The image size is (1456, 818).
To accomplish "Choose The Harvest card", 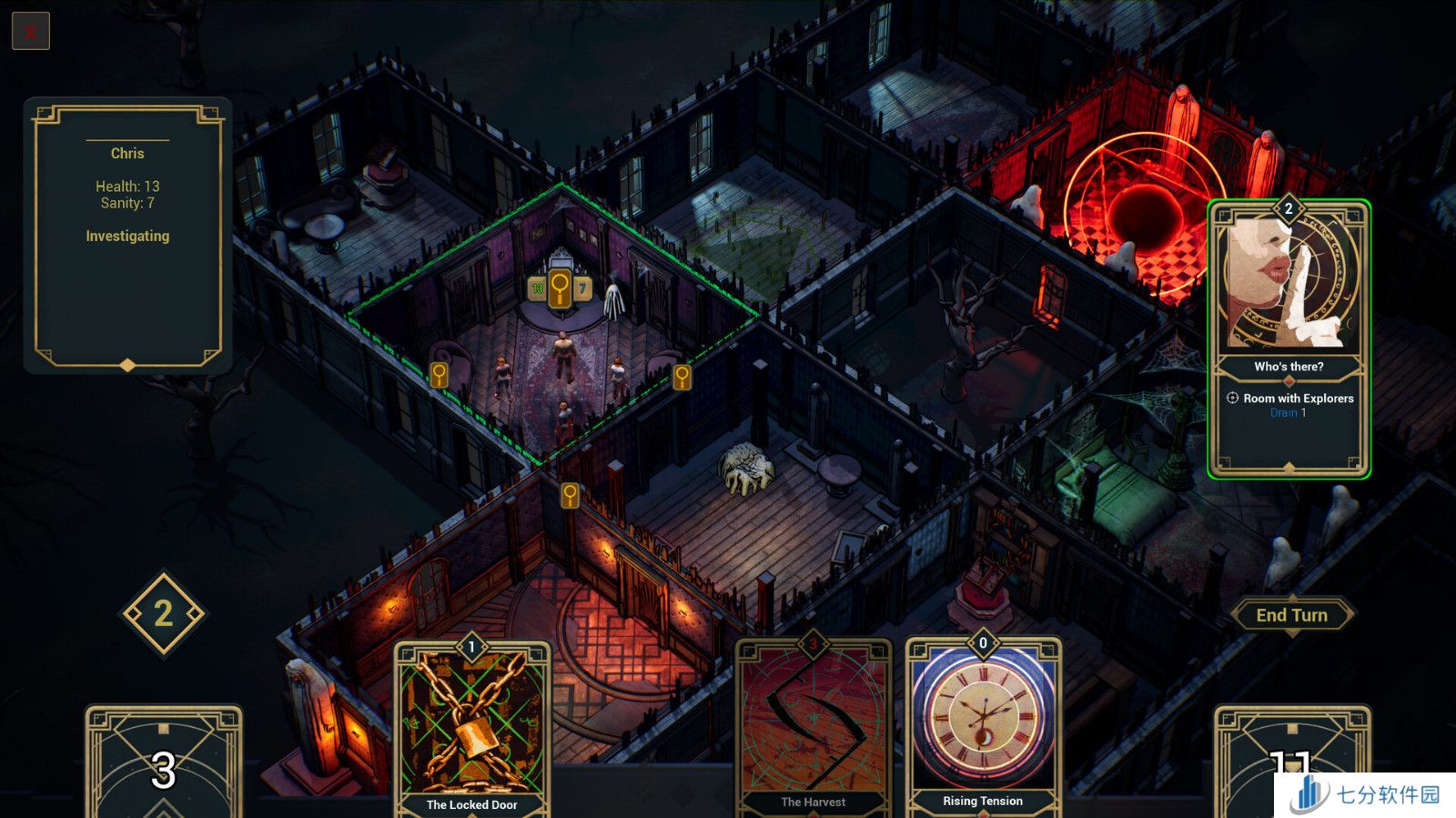I will pyautogui.click(x=813, y=728).
